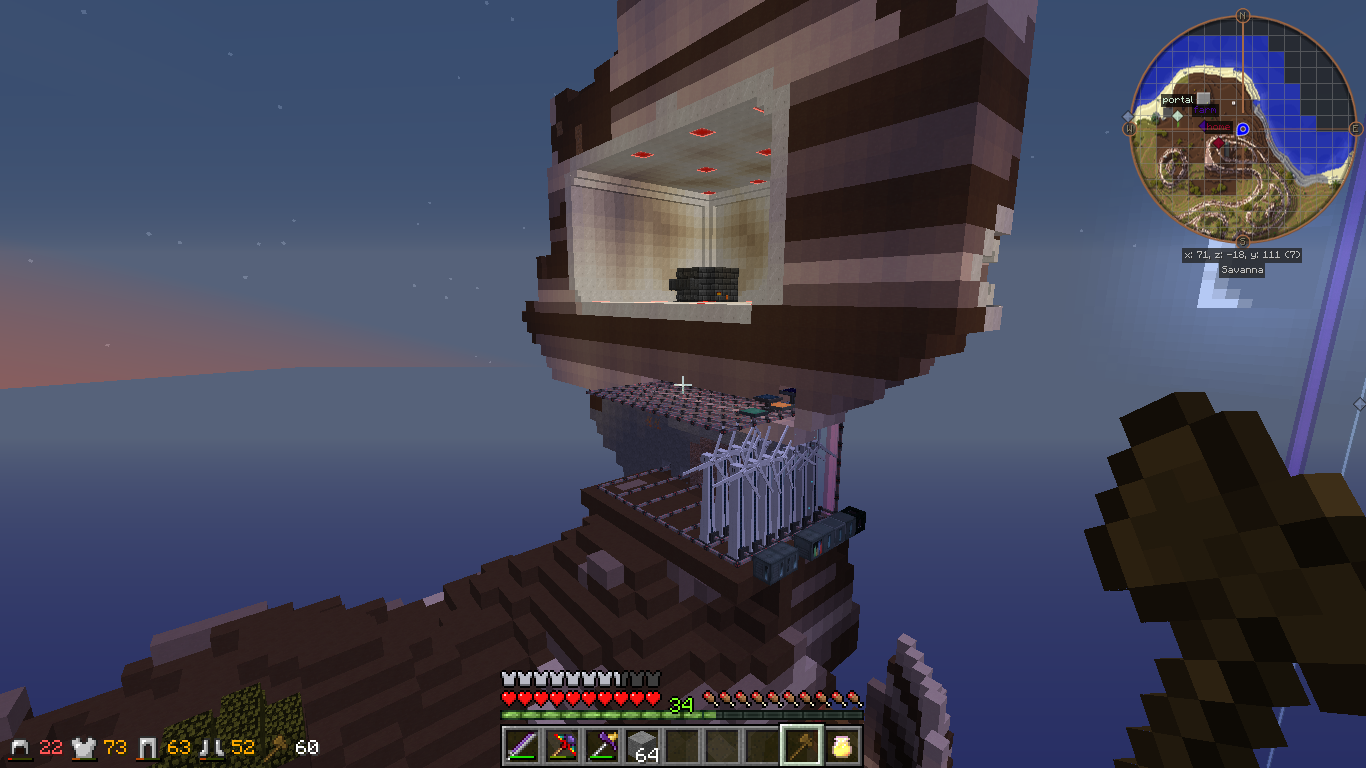Pick the stone block stack of 64
Screen dimensions: 1366x768
[x=641, y=745]
